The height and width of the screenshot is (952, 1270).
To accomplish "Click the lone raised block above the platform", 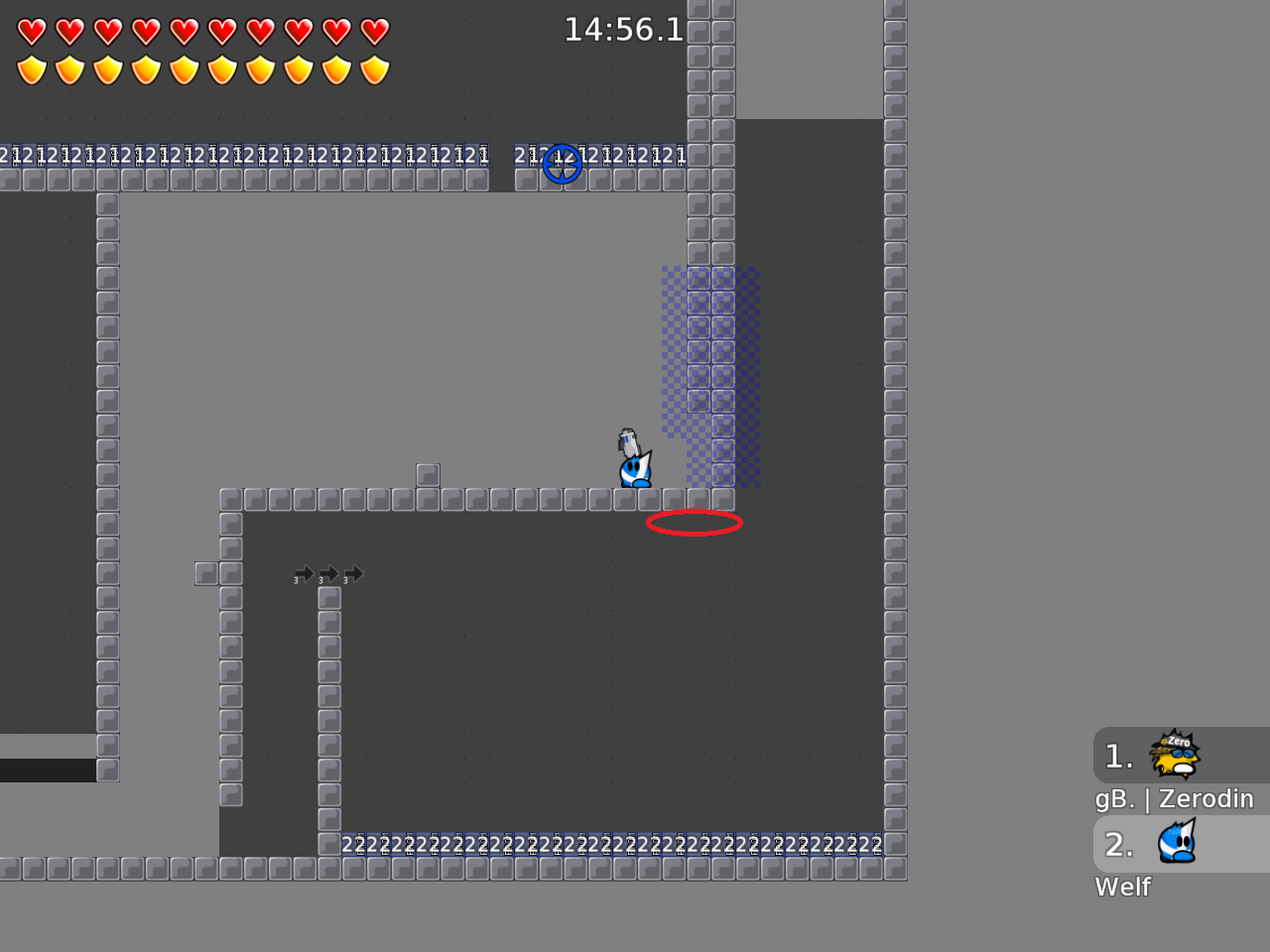I will point(429,473).
